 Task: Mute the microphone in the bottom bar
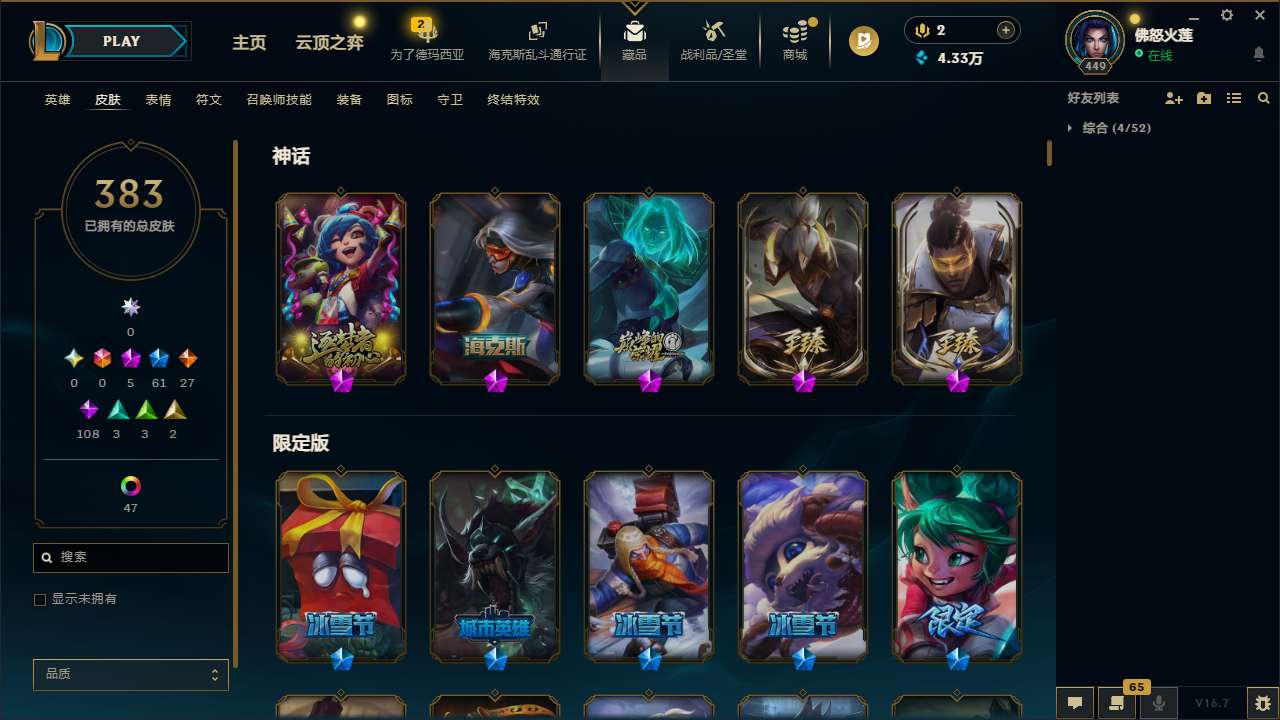pyautogui.click(x=1158, y=701)
